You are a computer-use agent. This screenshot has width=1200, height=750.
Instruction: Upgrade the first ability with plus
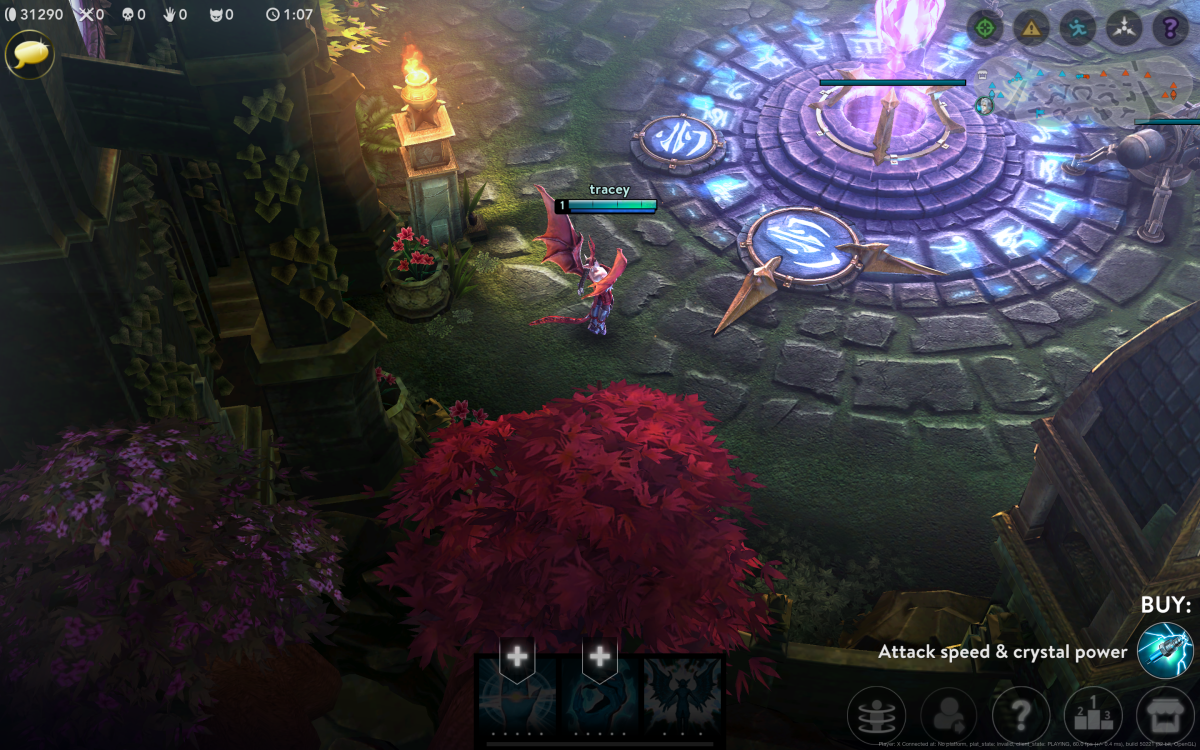[x=517, y=657]
